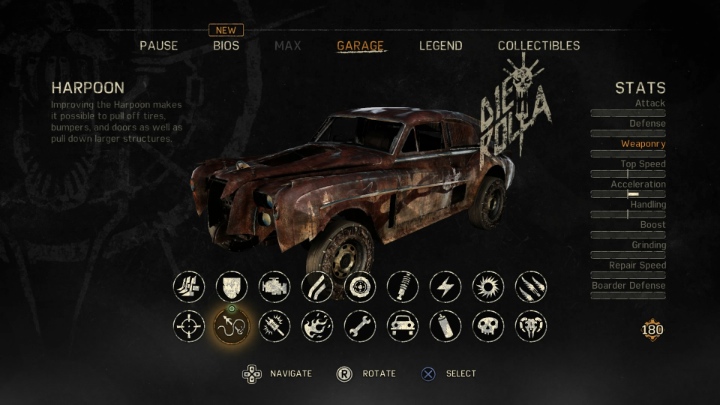Select the car body icon
The width and height of the screenshot is (720, 405).
[402, 326]
